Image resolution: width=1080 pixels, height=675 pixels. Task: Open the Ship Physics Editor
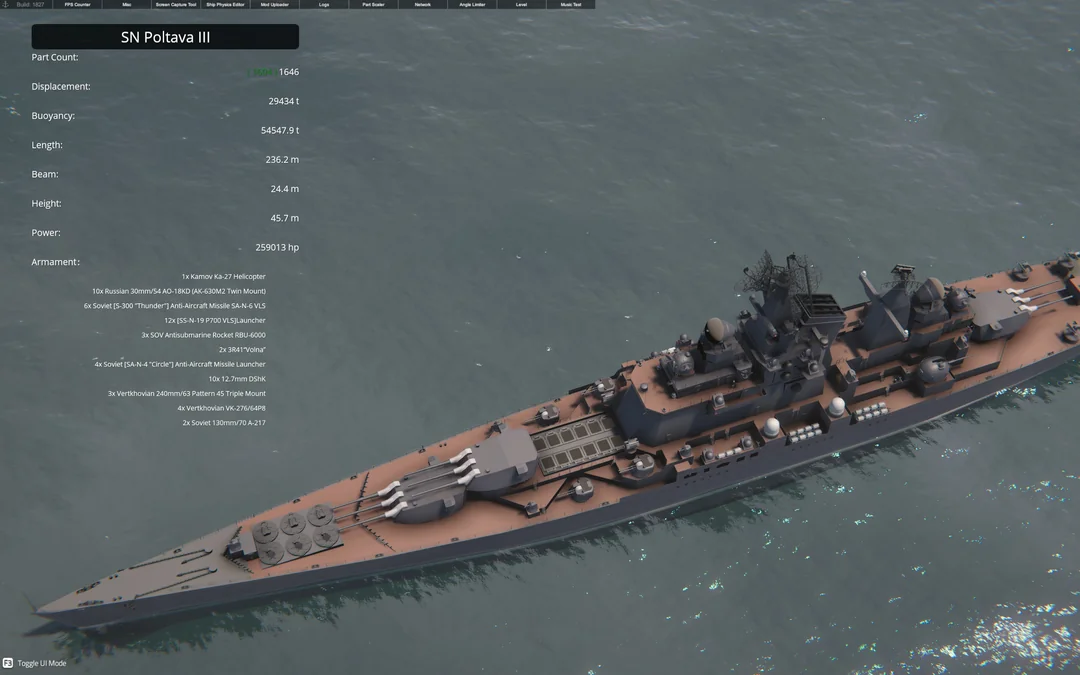[x=225, y=5]
